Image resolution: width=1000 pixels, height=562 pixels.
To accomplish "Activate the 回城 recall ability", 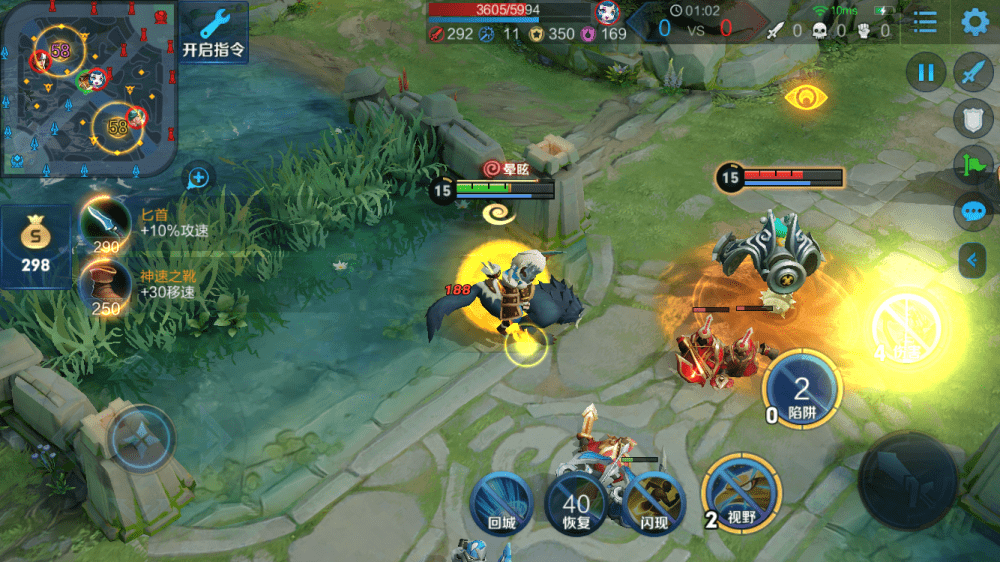I will tap(501, 501).
